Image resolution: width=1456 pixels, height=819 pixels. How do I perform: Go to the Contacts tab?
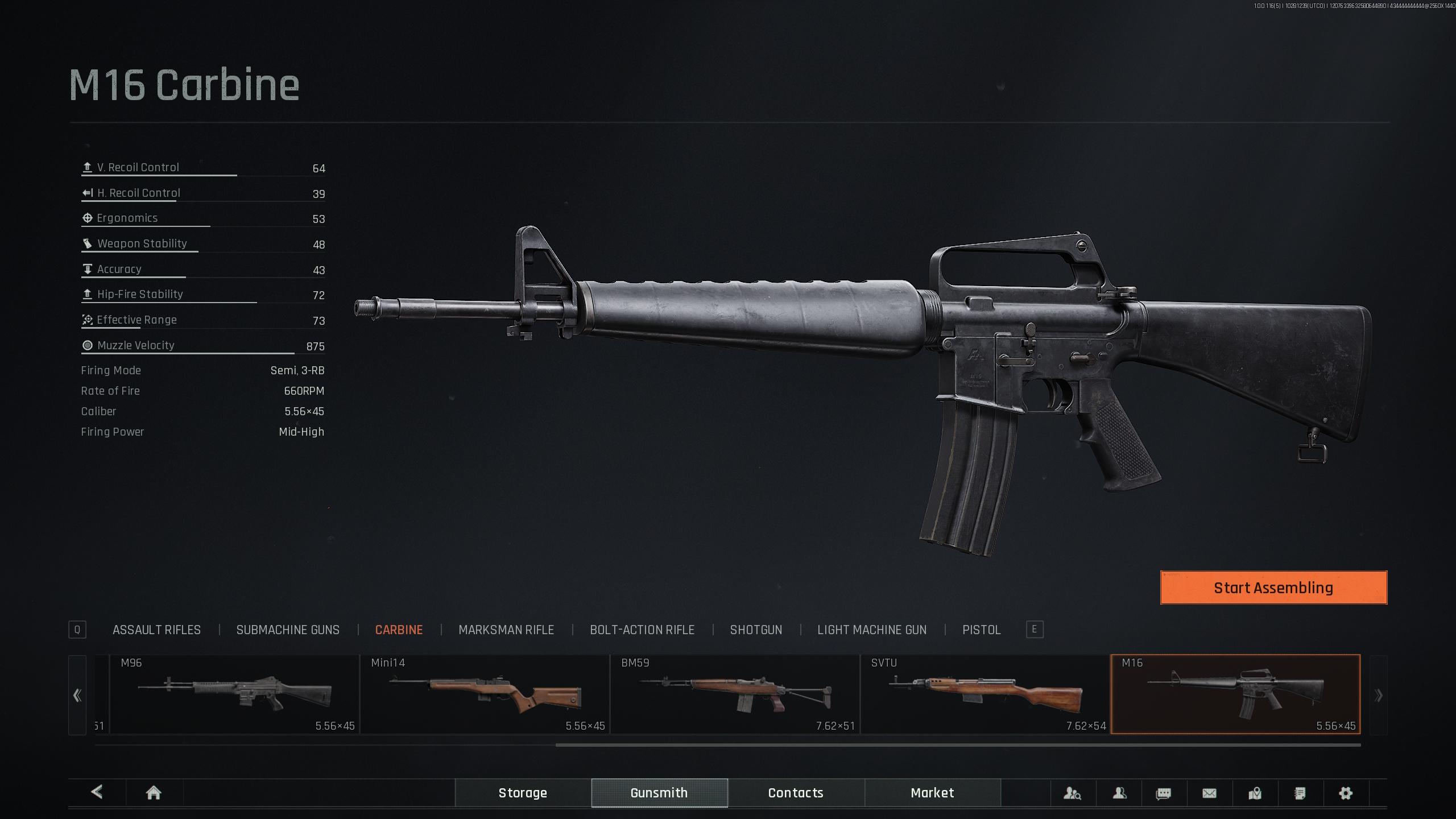click(796, 793)
